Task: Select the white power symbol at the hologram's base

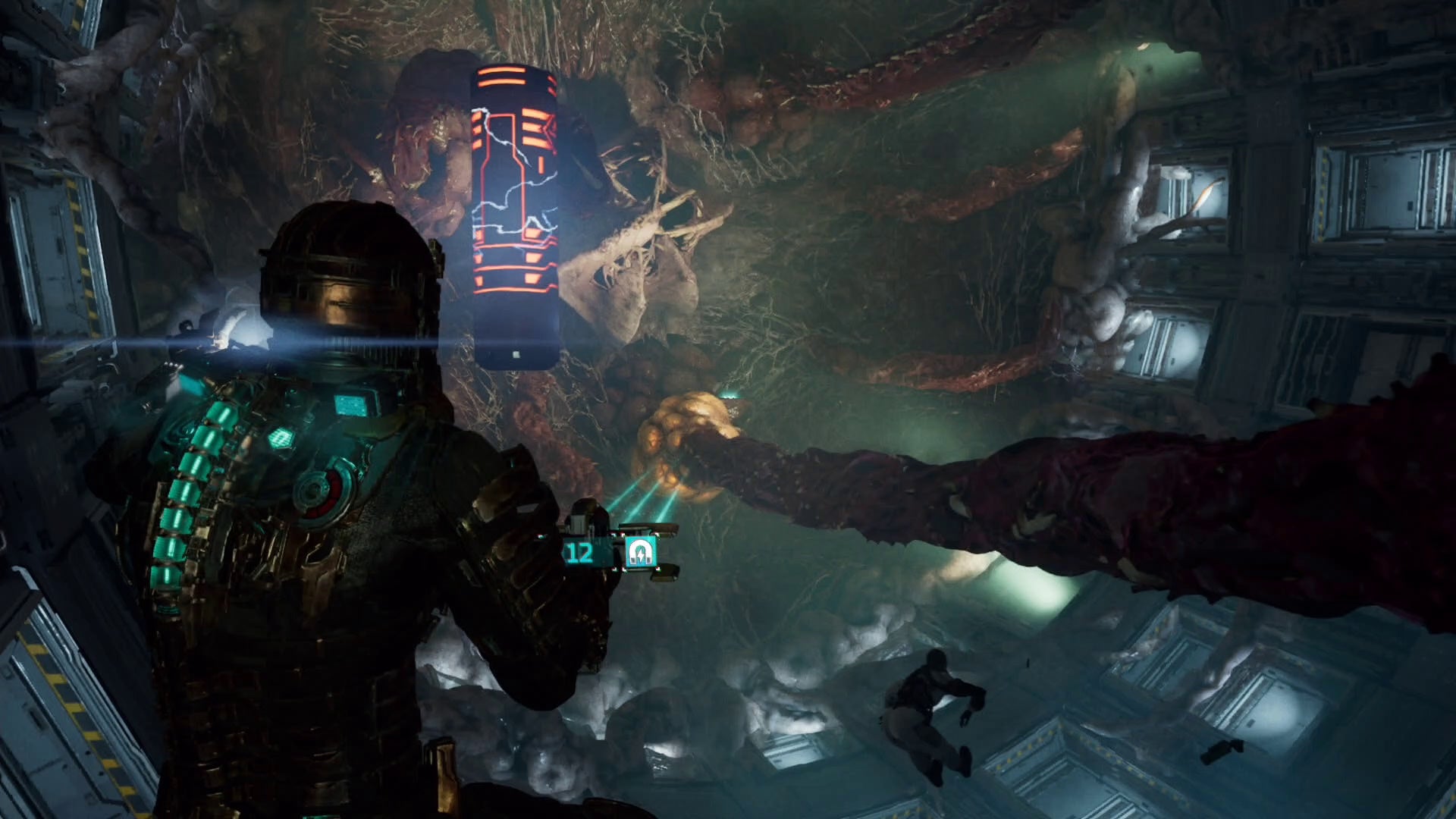Action: click(x=516, y=353)
